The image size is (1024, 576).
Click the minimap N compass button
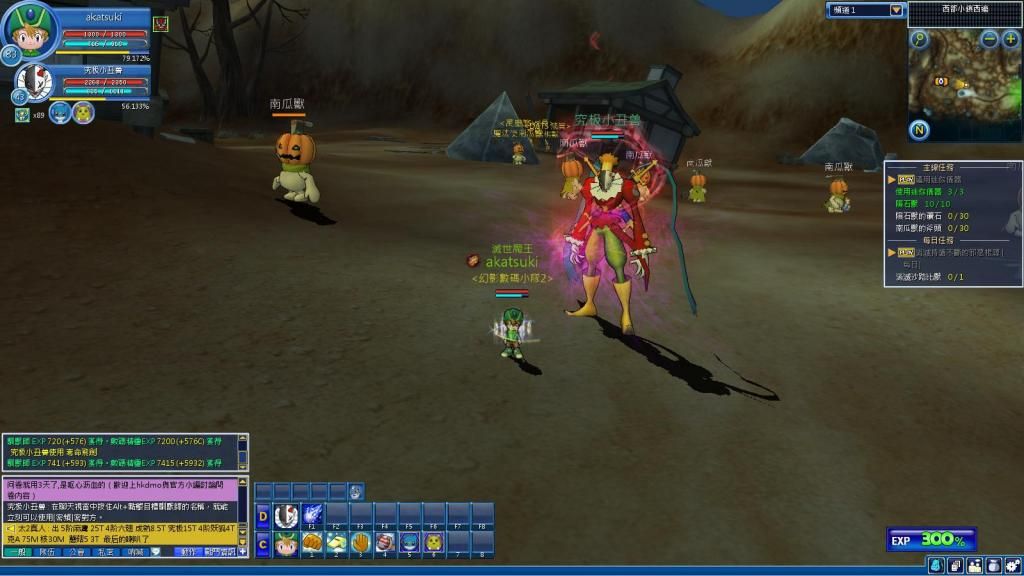click(920, 130)
